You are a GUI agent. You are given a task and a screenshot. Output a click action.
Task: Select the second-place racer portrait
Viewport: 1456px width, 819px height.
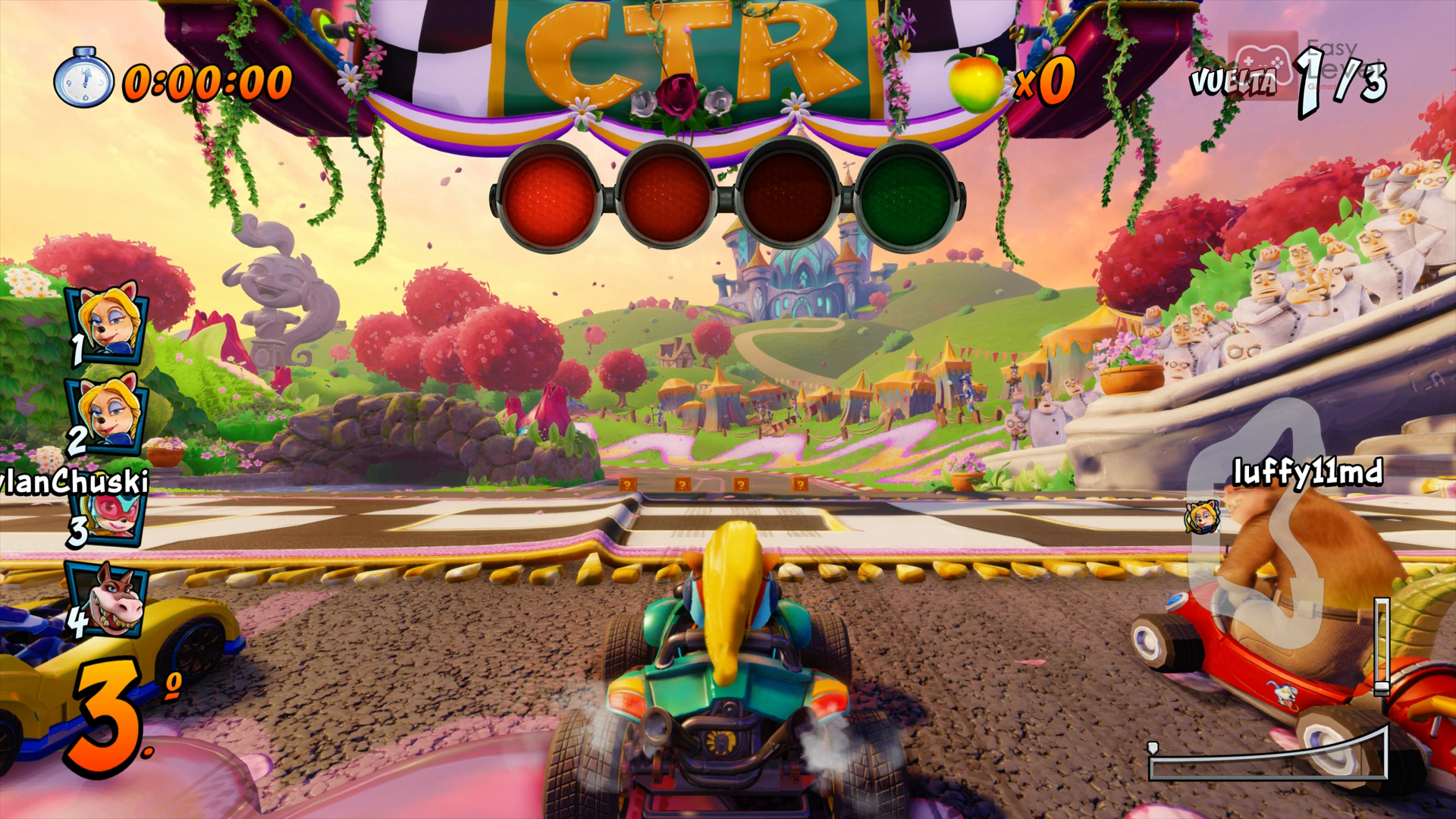click(108, 412)
